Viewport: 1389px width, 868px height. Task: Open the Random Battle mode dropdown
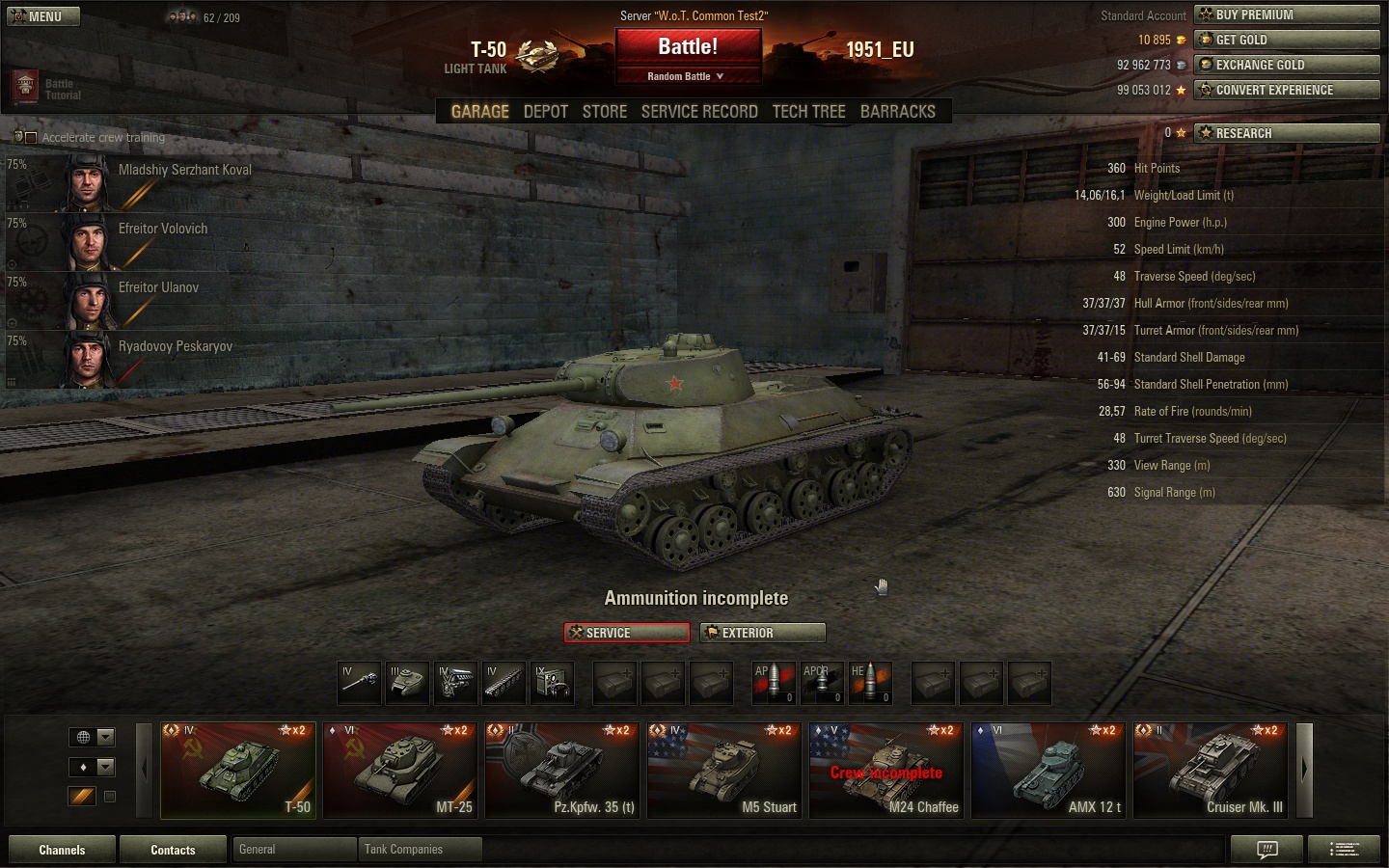[686, 76]
